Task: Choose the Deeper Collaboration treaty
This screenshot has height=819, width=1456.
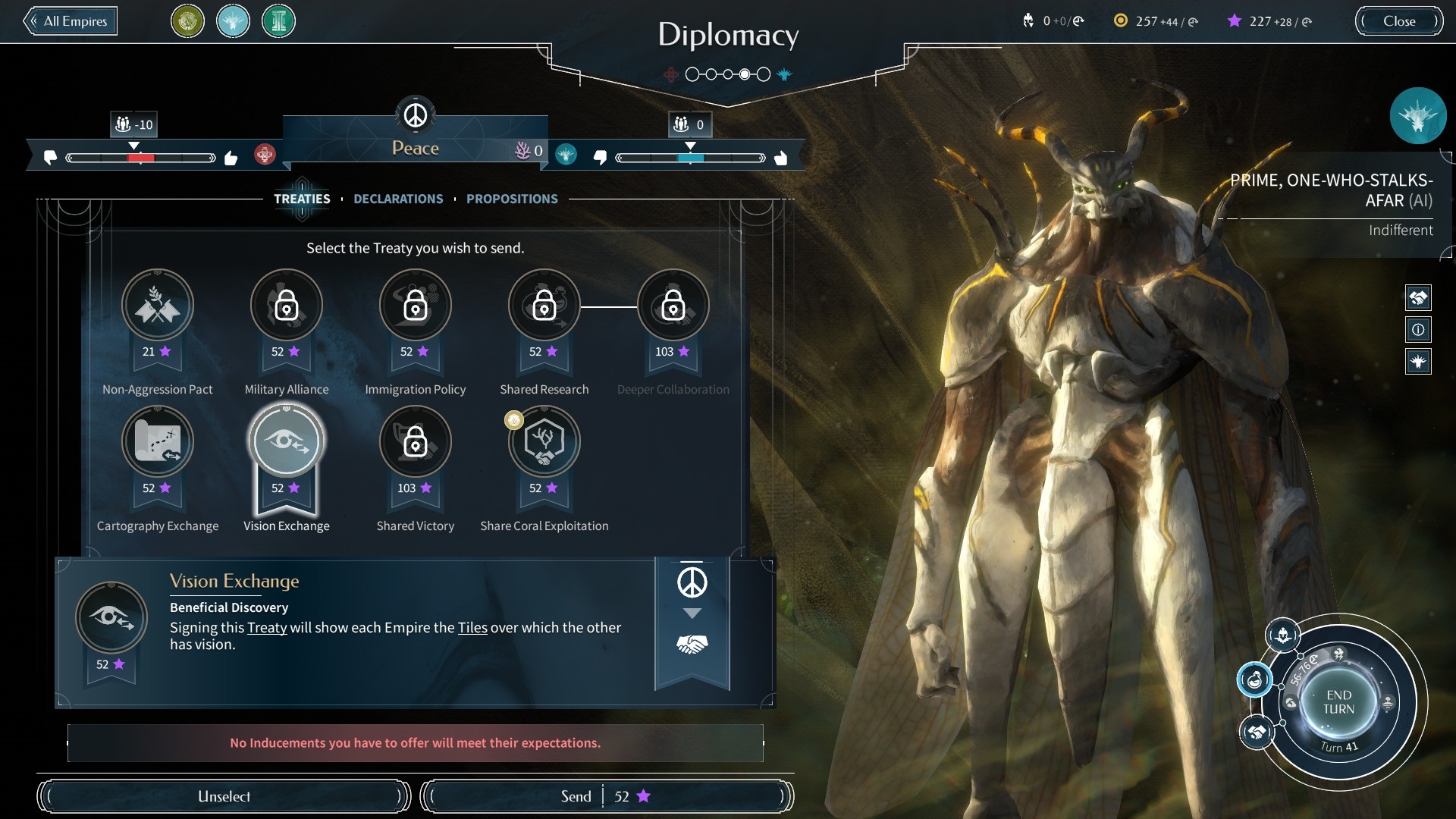Action: [x=673, y=306]
